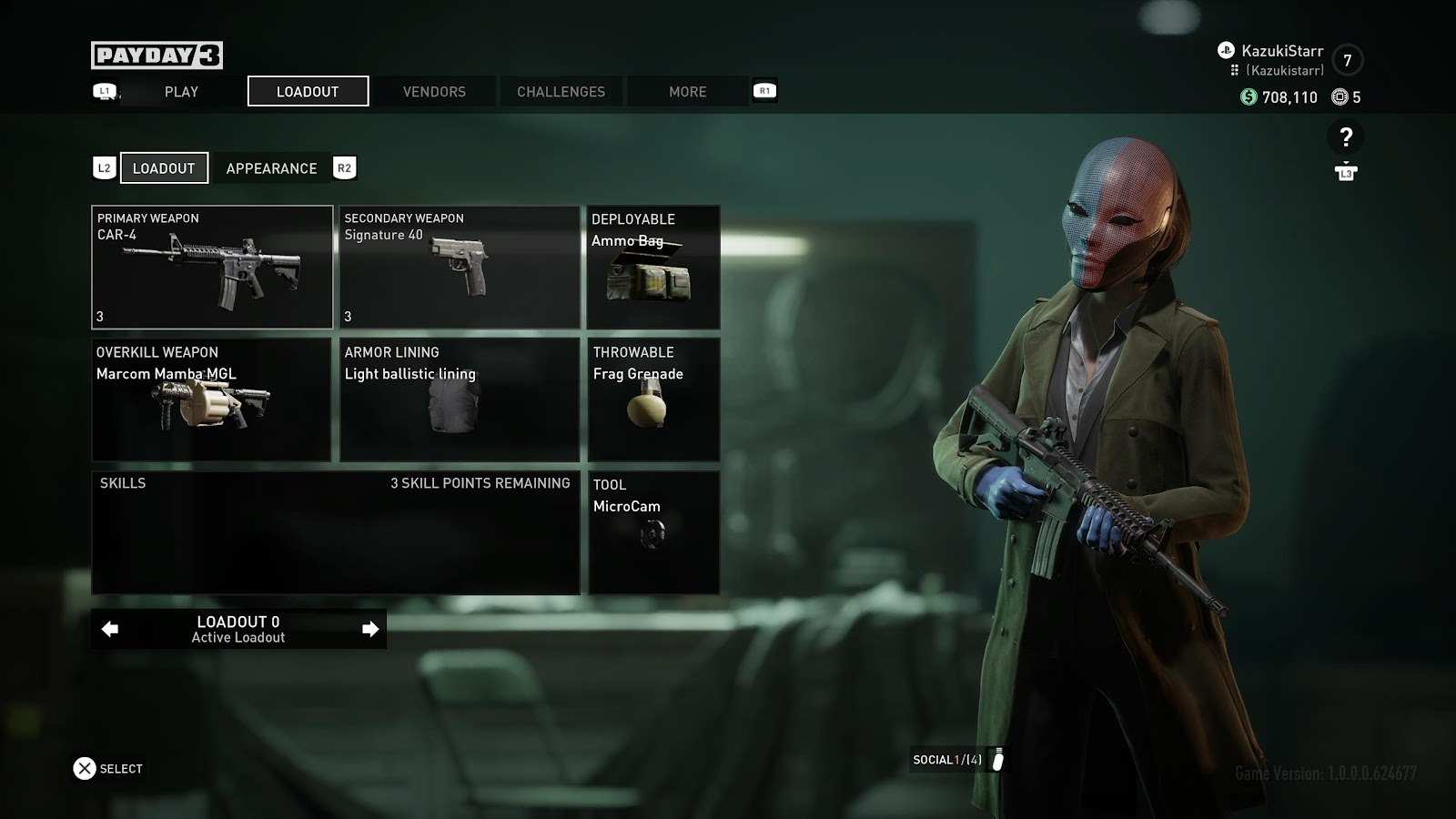Open the Ammo Bag deployable slot

pyautogui.click(x=653, y=267)
